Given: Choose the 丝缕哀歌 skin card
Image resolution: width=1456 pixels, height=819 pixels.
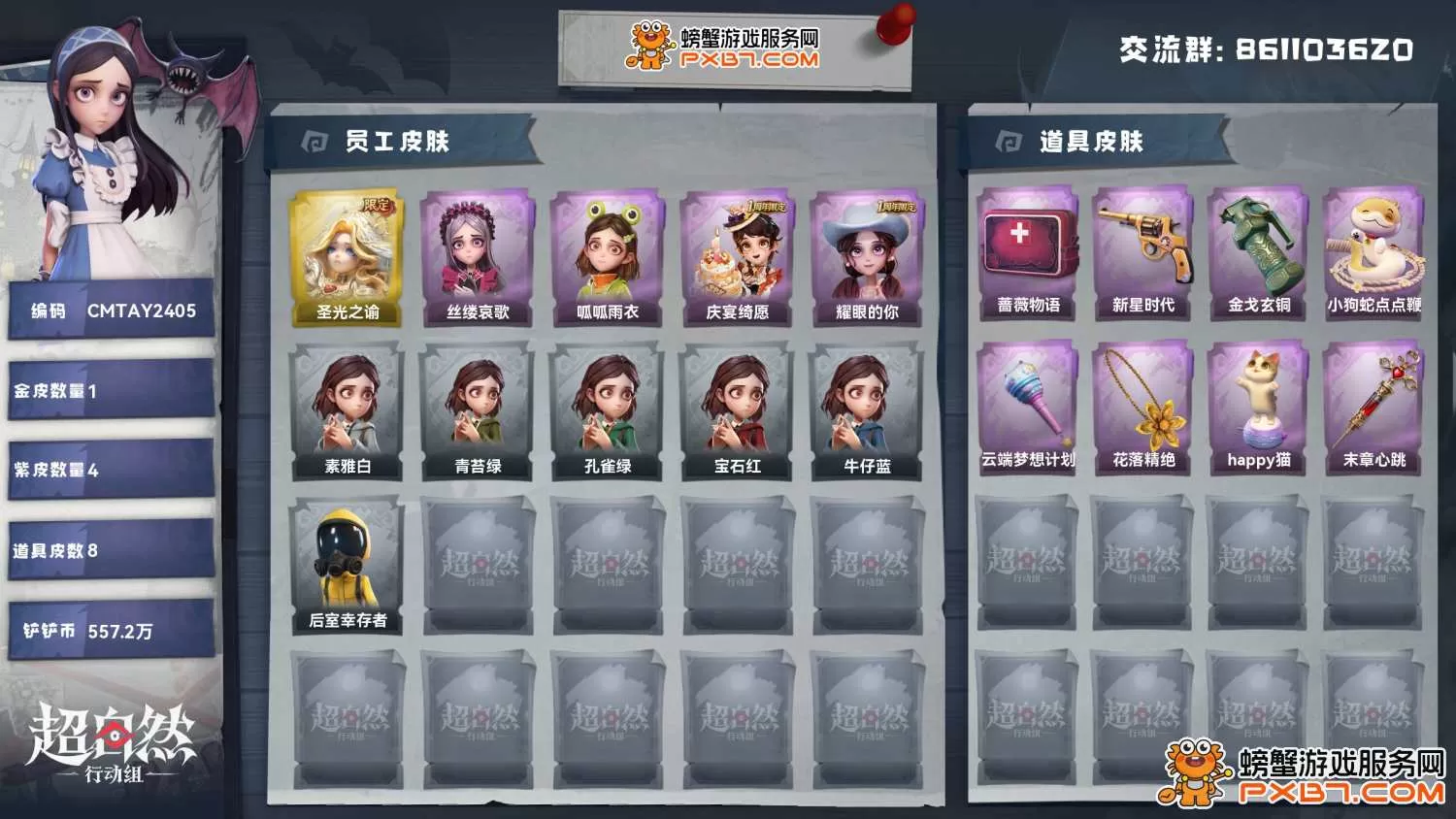Looking at the screenshot, I should tap(477, 257).
